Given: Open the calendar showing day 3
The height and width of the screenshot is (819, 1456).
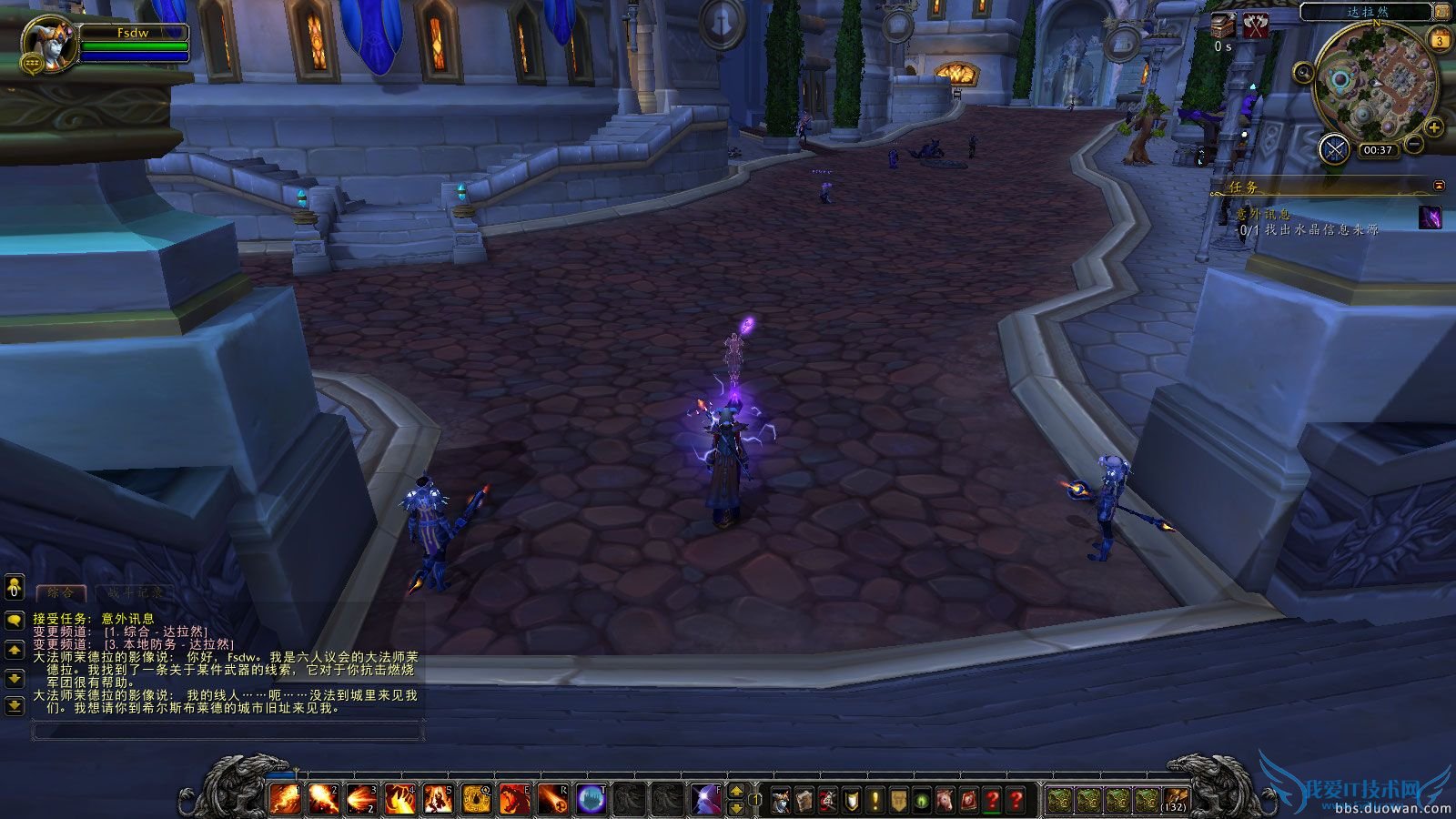Looking at the screenshot, I should pos(1441,41).
